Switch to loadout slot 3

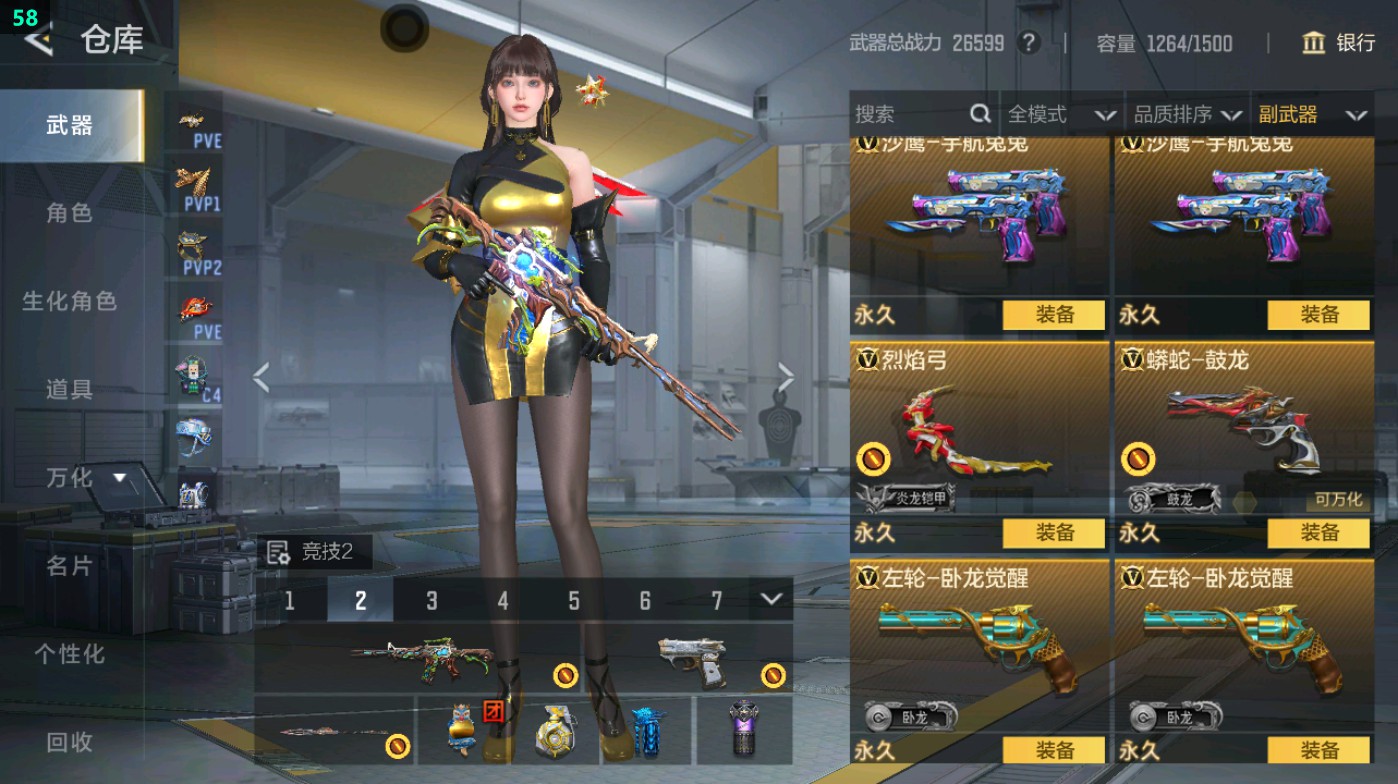(x=430, y=601)
